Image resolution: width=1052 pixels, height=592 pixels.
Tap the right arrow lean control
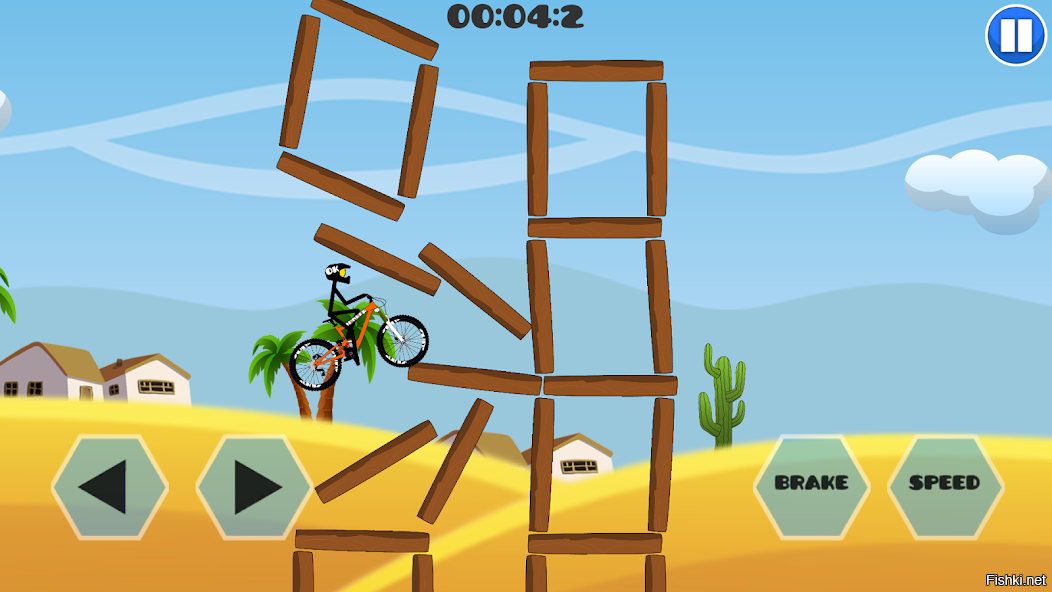[254, 487]
